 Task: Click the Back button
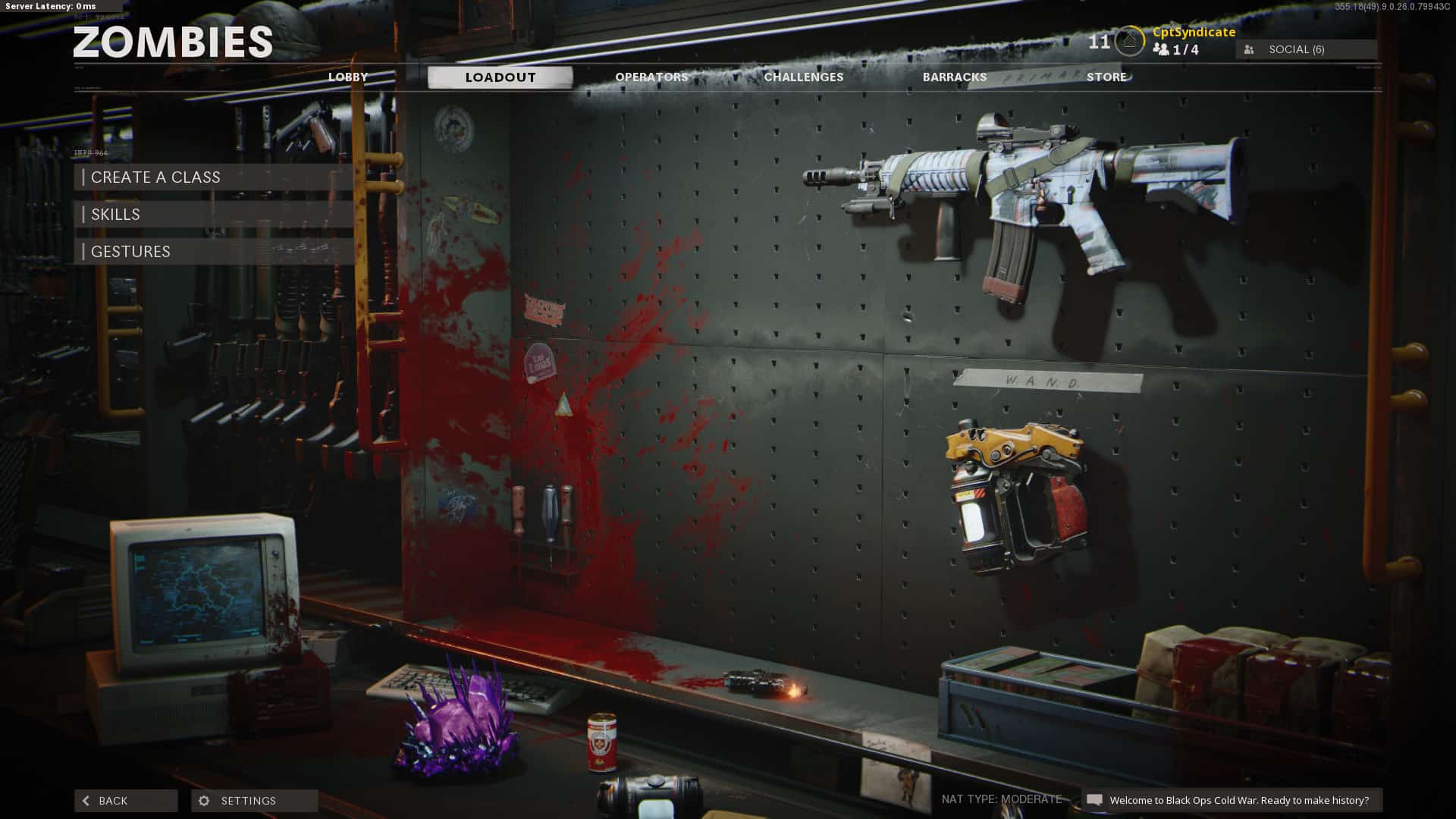pyautogui.click(x=126, y=801)
